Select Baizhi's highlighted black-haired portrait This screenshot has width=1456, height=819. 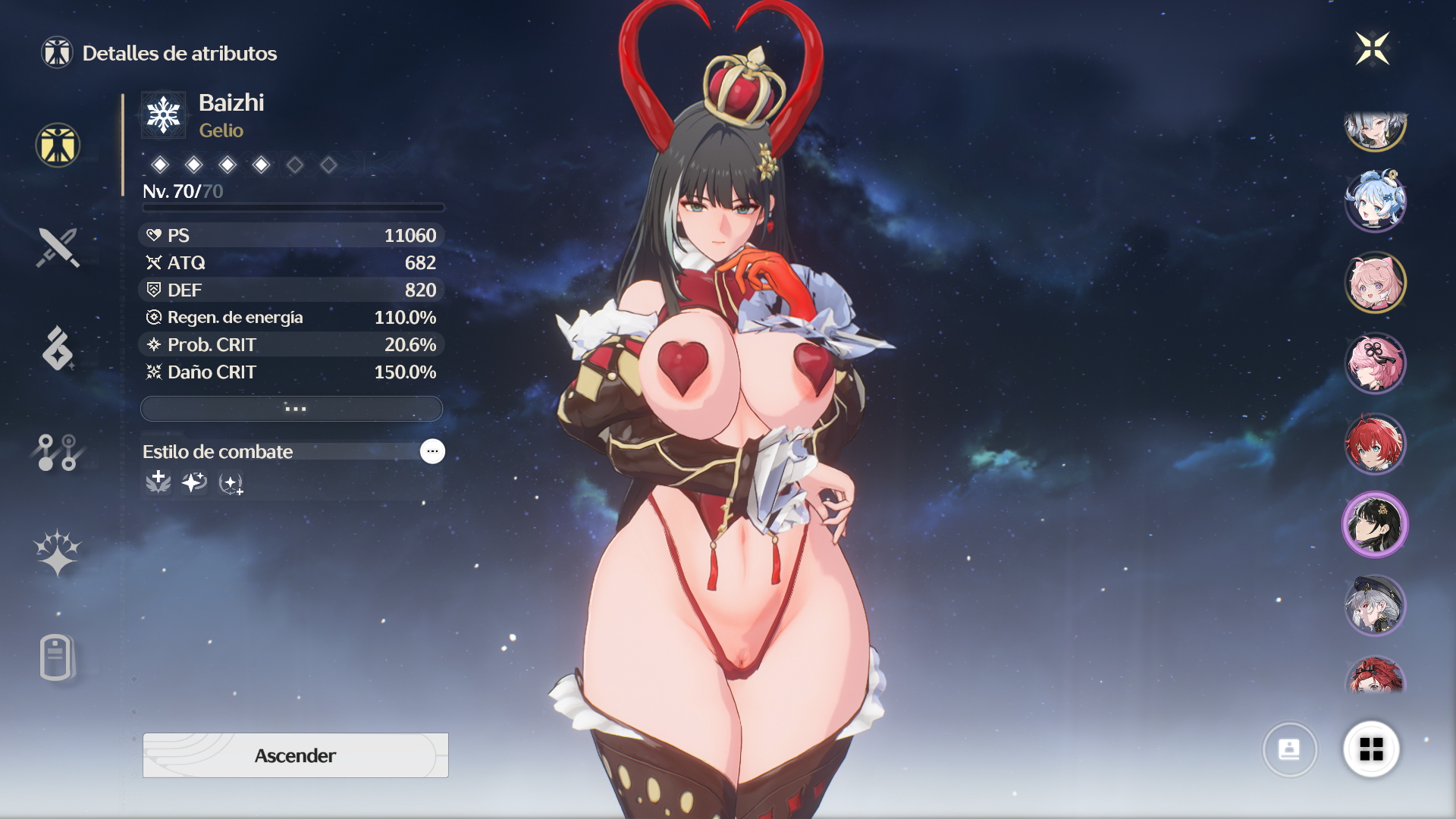click(x=1375, y=525)
